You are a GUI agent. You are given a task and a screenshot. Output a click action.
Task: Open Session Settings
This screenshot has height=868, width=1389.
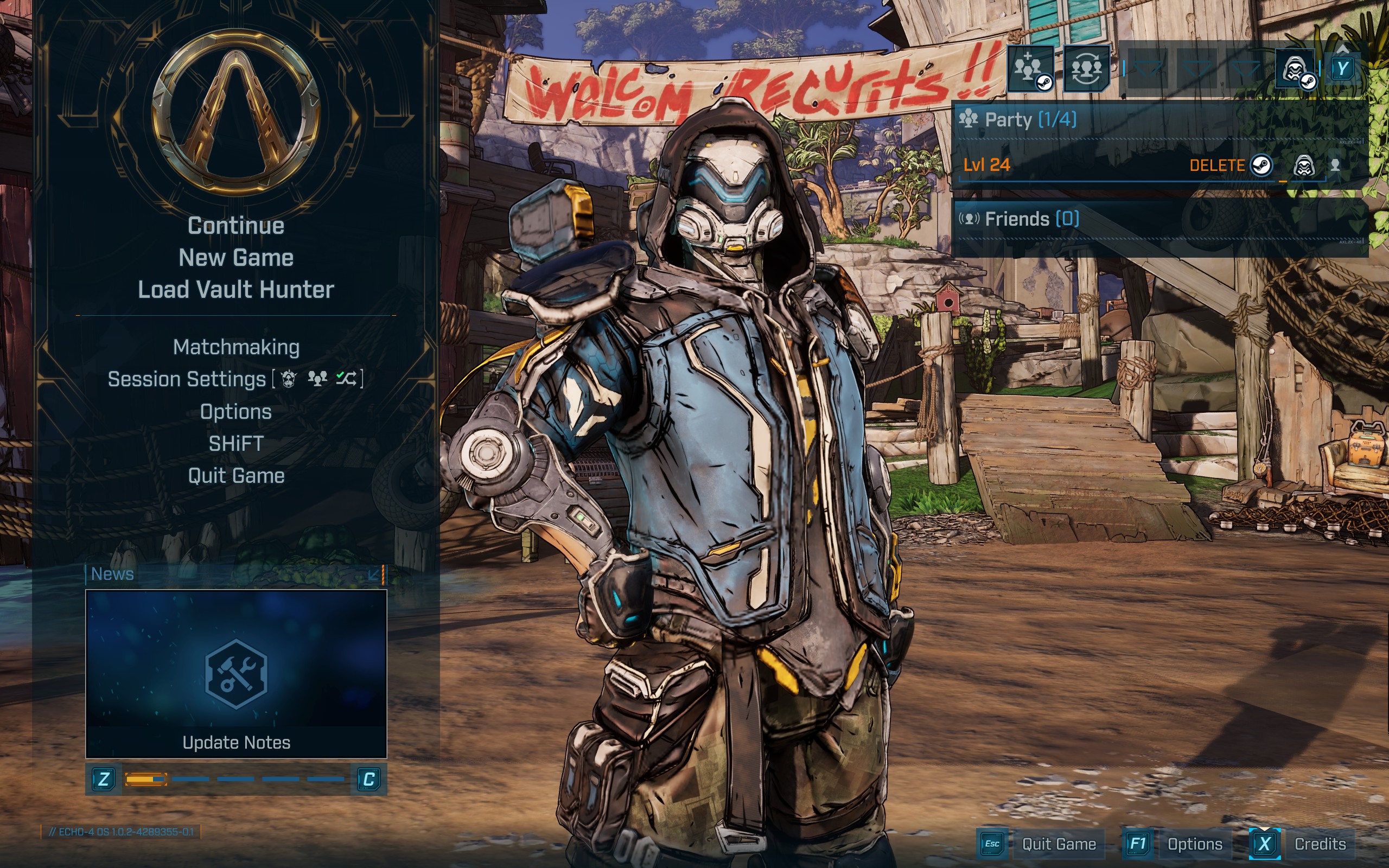tap(187, 379)
